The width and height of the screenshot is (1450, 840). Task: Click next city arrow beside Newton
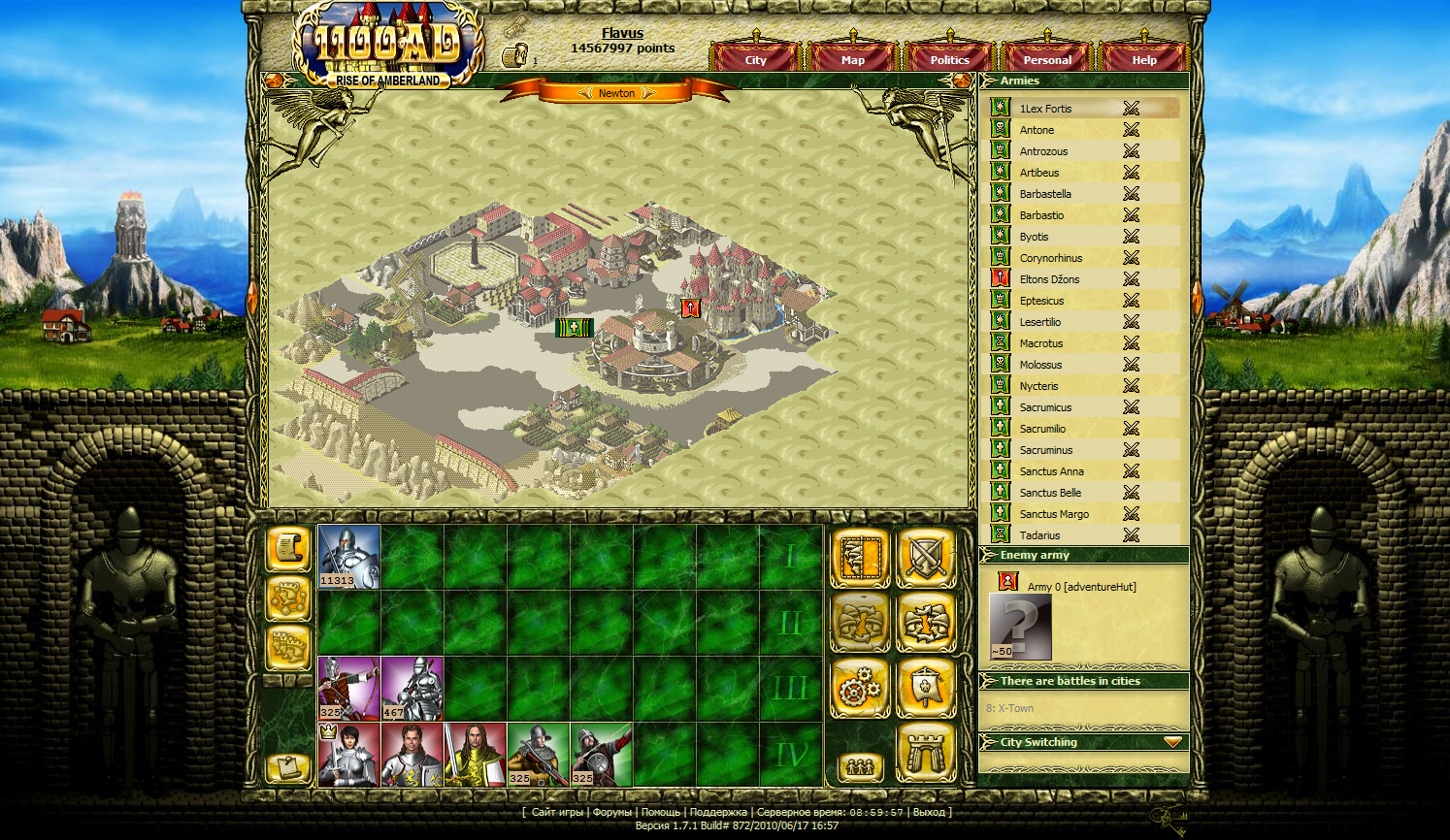(648, 93)
